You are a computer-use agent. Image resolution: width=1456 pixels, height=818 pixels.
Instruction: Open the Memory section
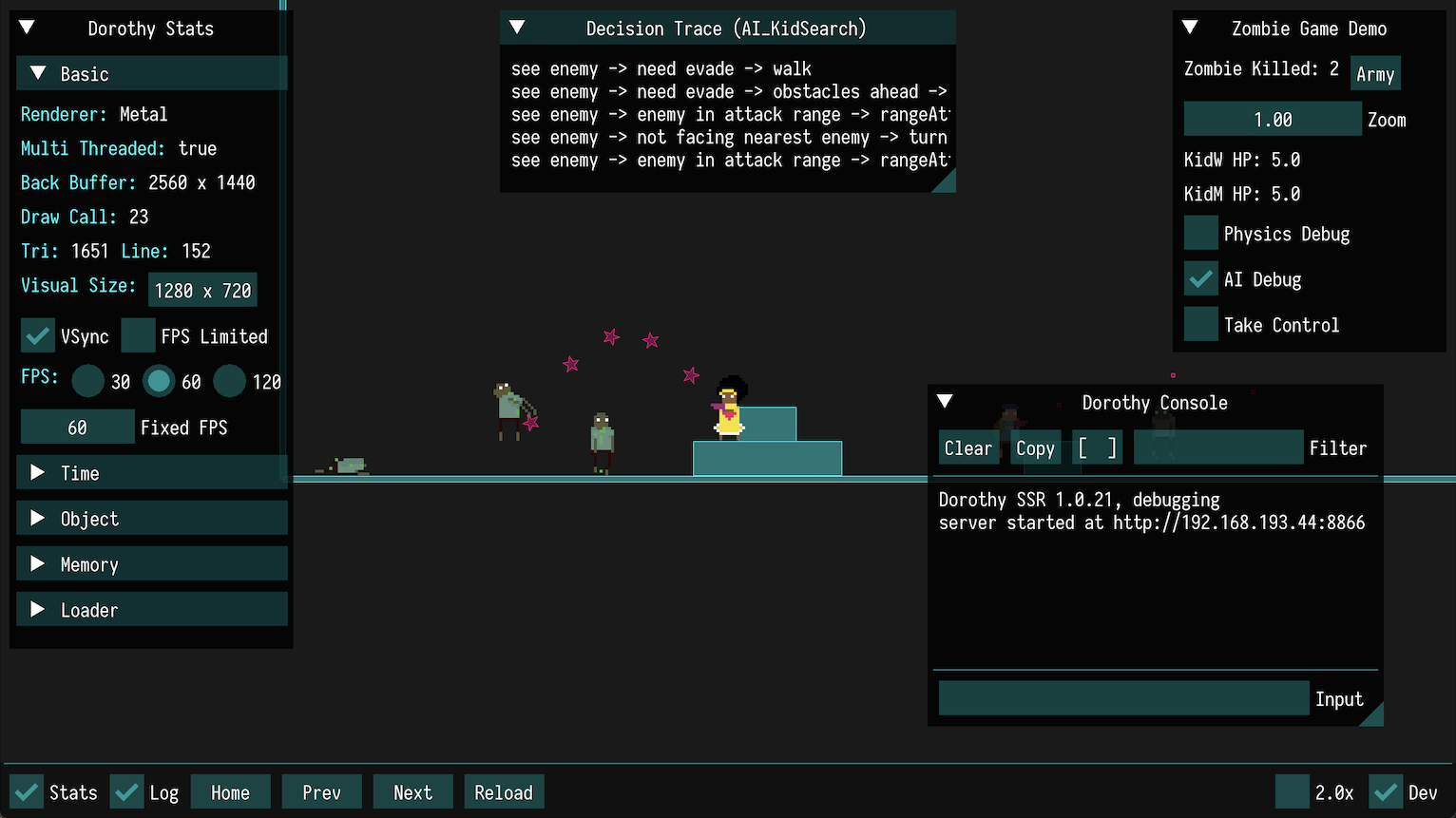point(152,564)
